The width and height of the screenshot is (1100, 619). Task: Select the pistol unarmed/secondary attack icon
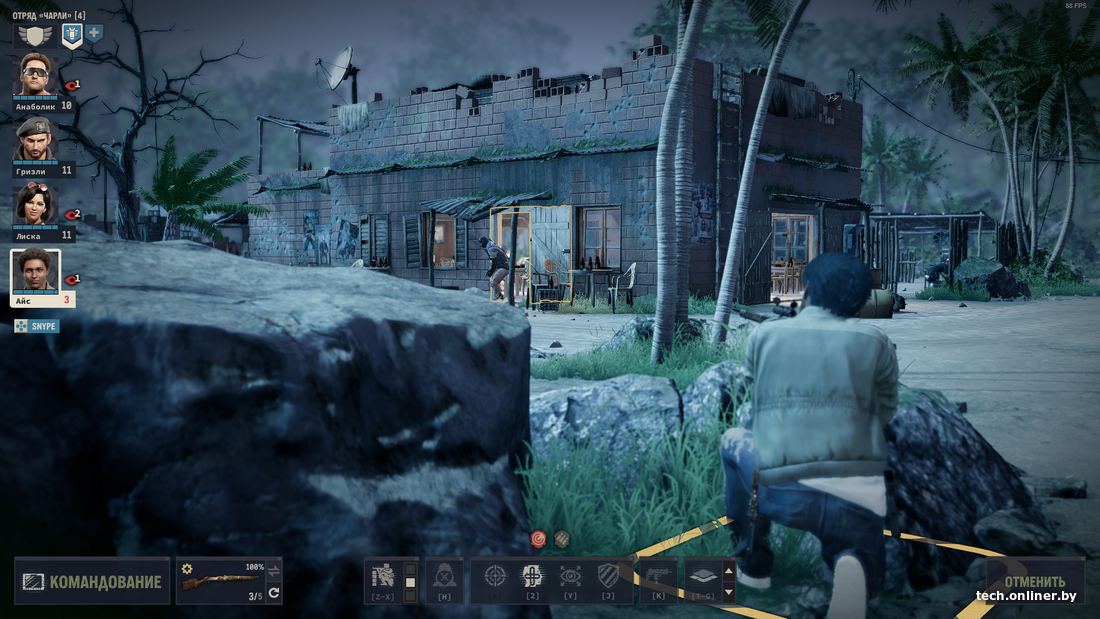(658, 577)
